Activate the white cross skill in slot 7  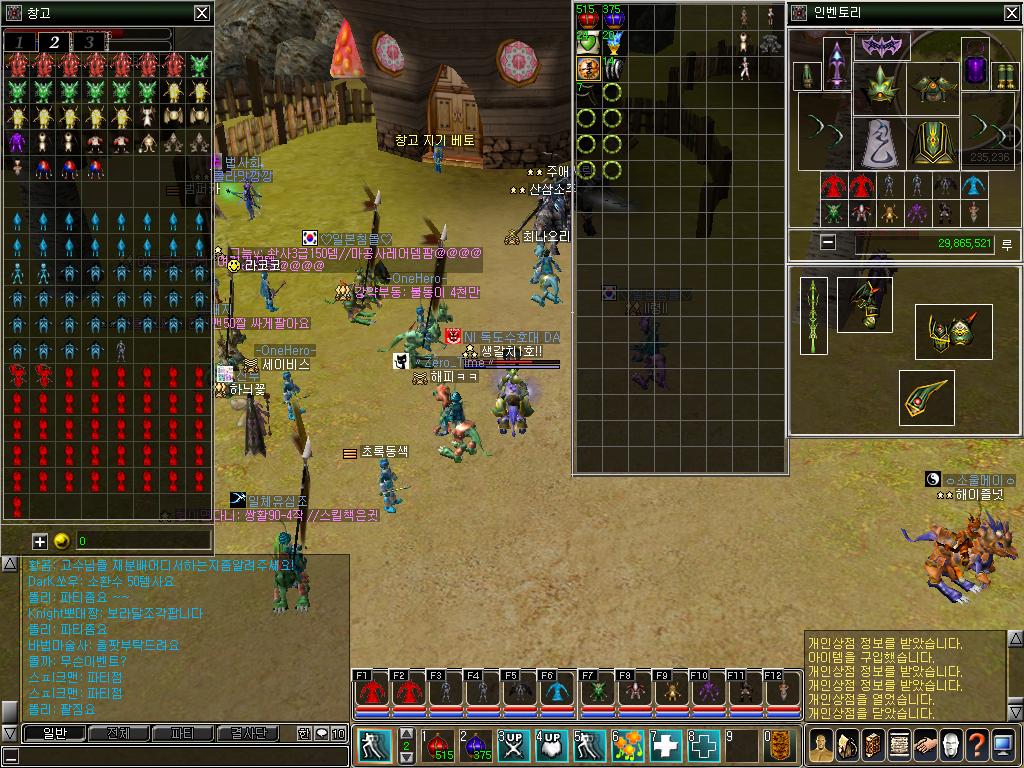(x=667, y=746)
